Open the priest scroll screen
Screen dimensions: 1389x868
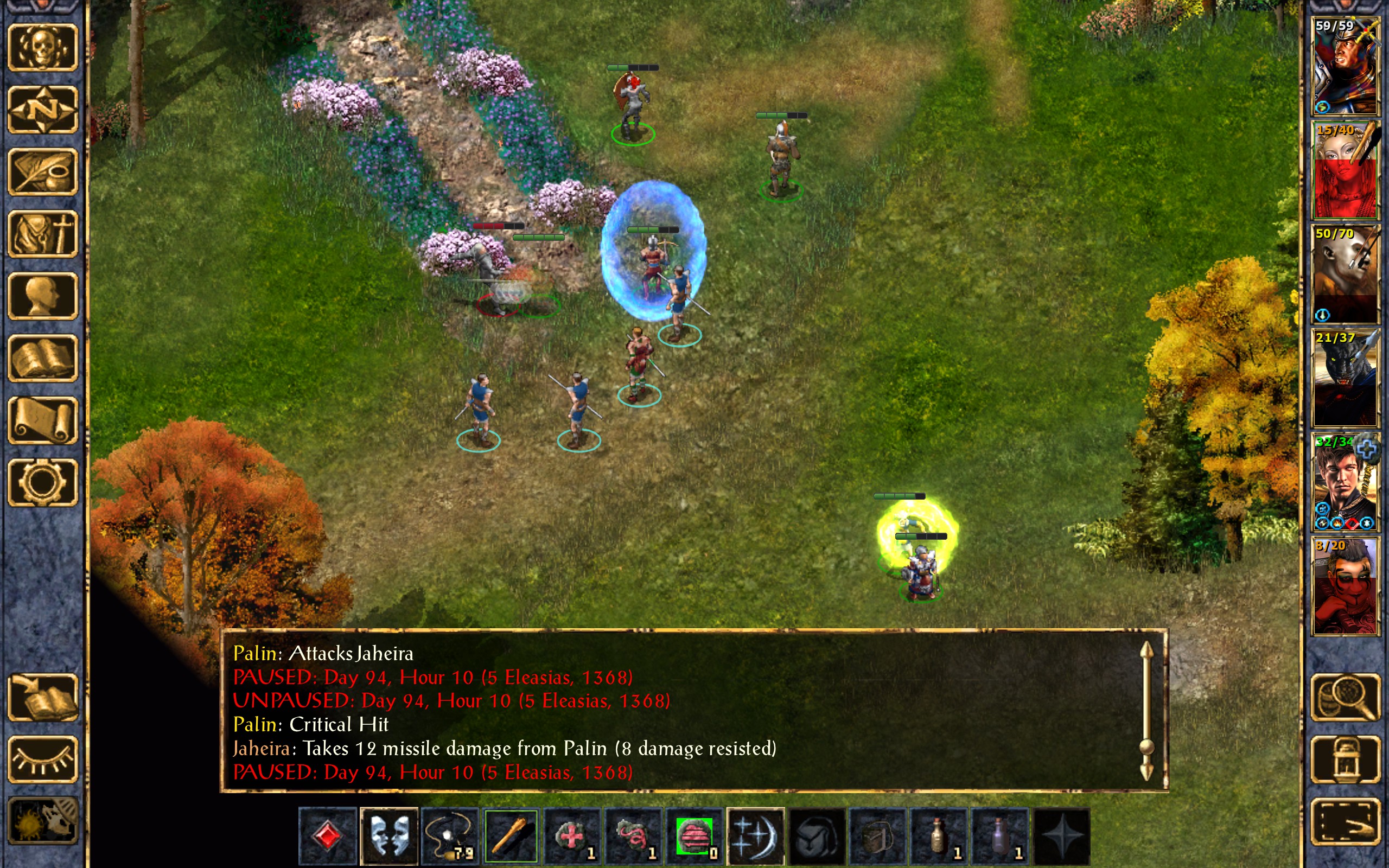(x=42, y=420)
